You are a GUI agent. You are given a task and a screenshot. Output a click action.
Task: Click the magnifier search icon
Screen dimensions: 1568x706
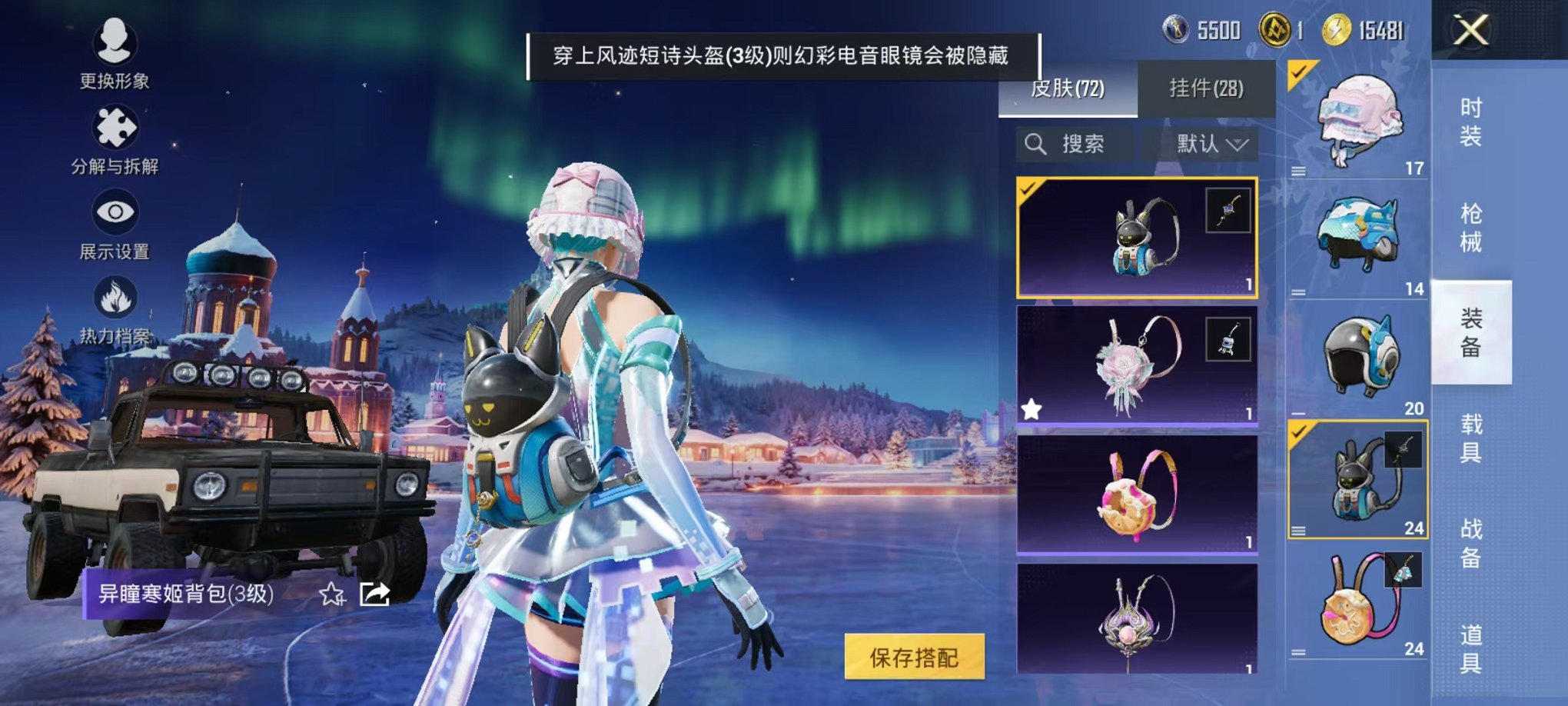tap(1036, 142)
